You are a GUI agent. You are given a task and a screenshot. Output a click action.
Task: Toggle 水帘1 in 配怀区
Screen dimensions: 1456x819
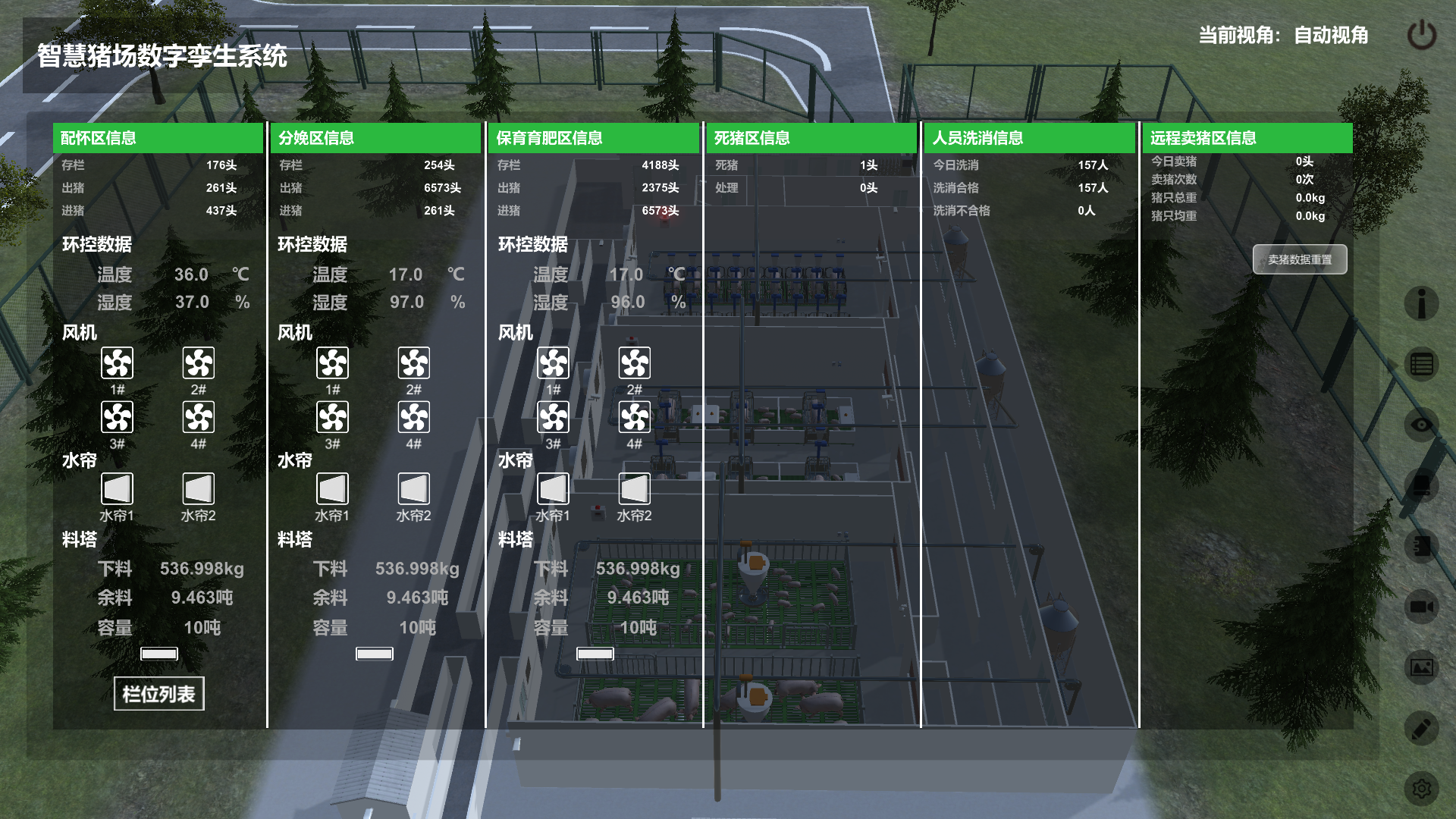pyautogui.click(x=118, y=489)
